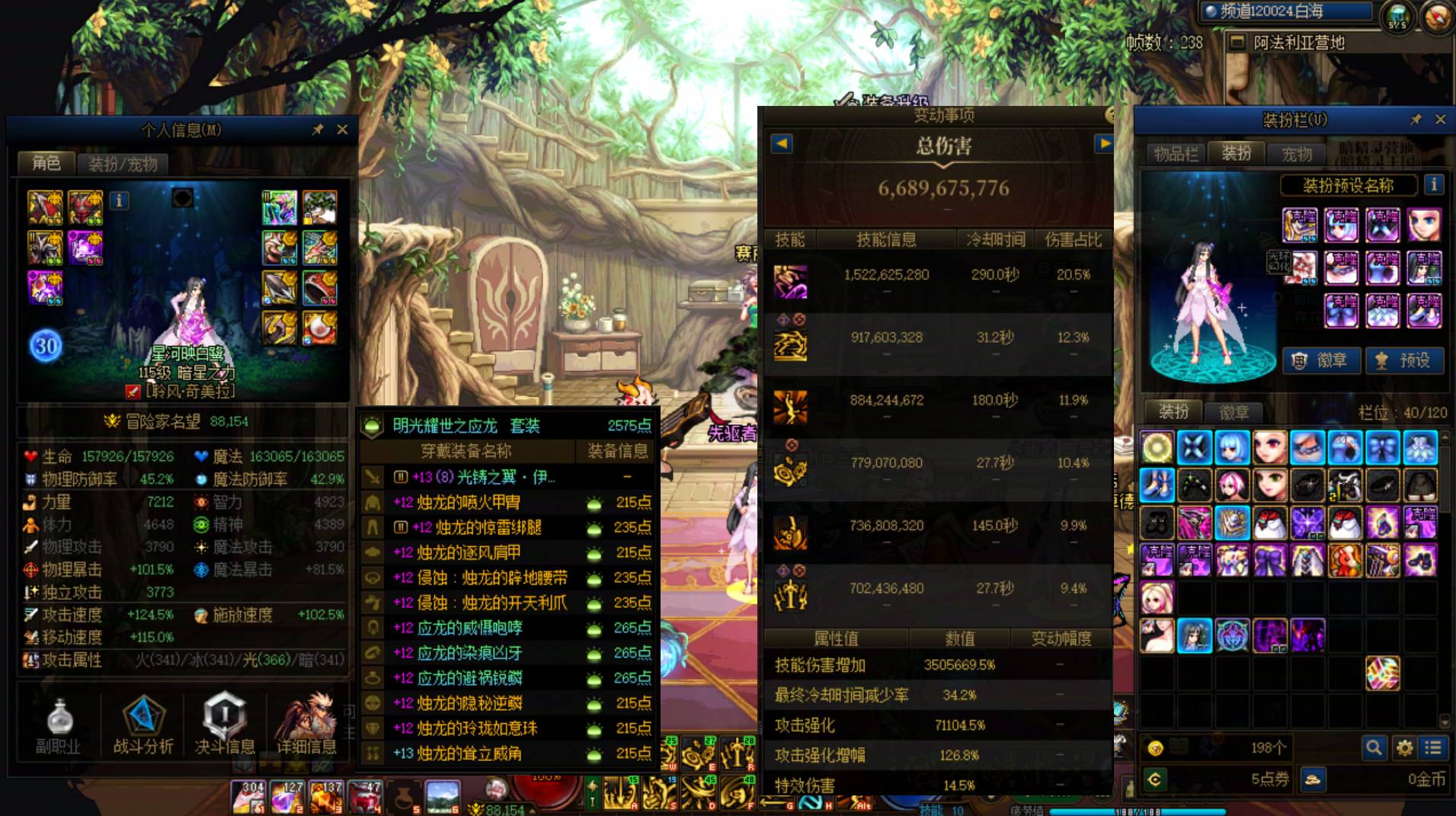Screen dimensions: 1456x816
Task: Select the +12 烛龙的喷火甲胄 equipment row
Action: pyautogui.click(x=507, y=502)
